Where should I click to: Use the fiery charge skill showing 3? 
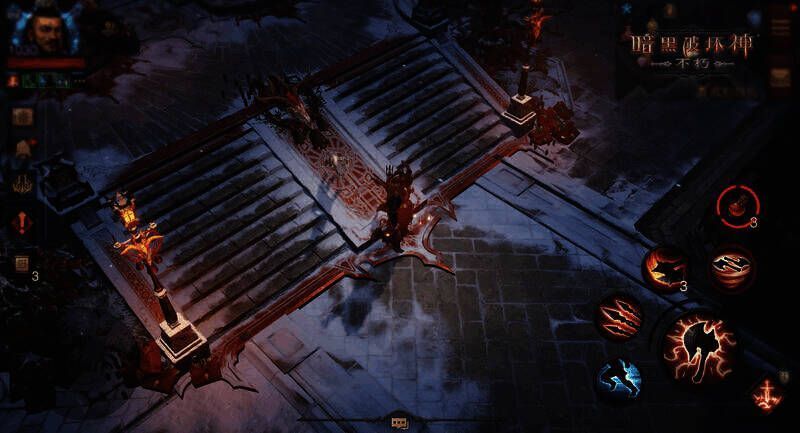pyautogui.click(x=665, y=270)
